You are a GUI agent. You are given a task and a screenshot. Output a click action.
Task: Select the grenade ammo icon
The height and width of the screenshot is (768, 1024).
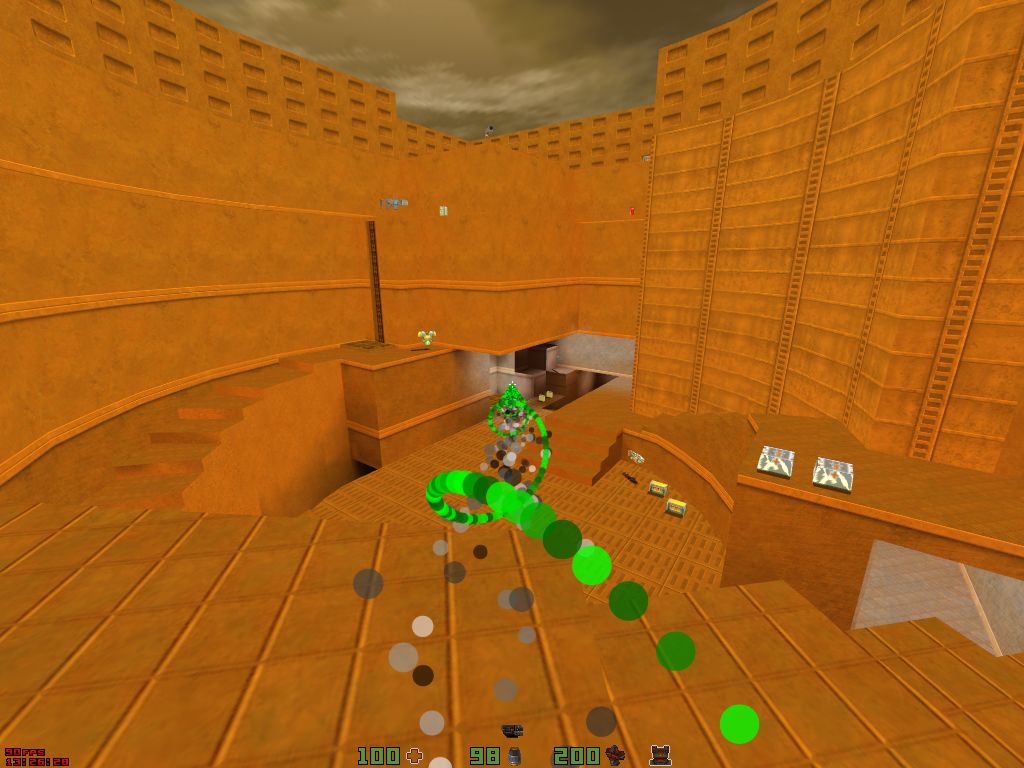coord(514,756)
